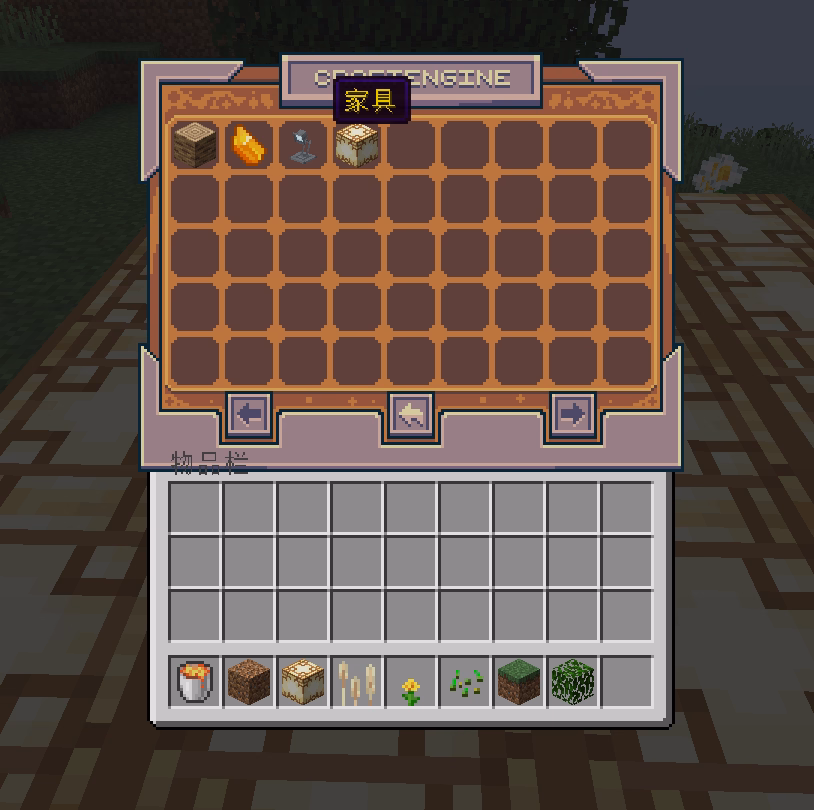Choose the tall beige stalks hotbar slot
Viewport: 814px width, 810px height.
click(x=356, y=682)
